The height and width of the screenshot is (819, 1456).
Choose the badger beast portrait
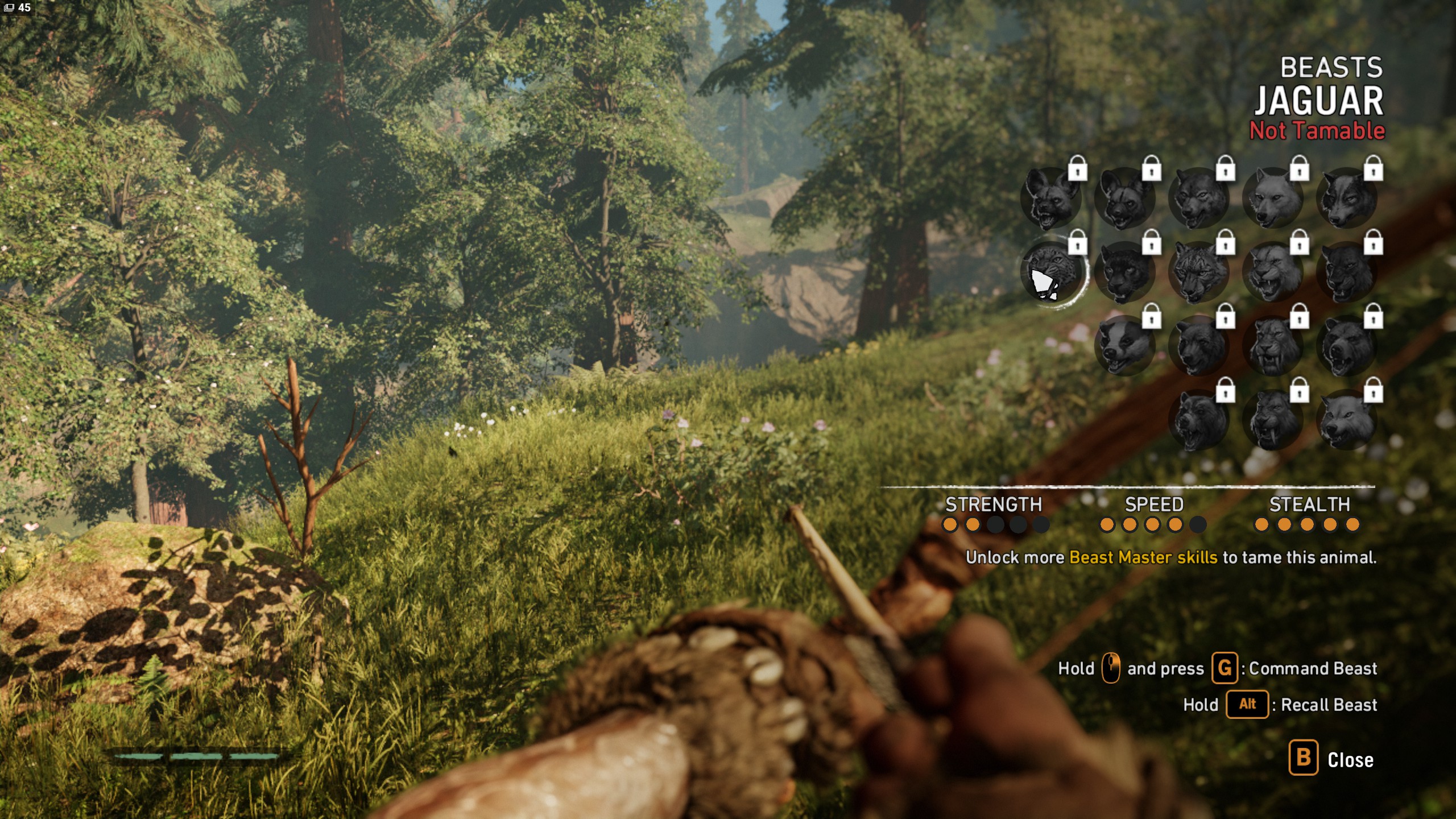1124,345
